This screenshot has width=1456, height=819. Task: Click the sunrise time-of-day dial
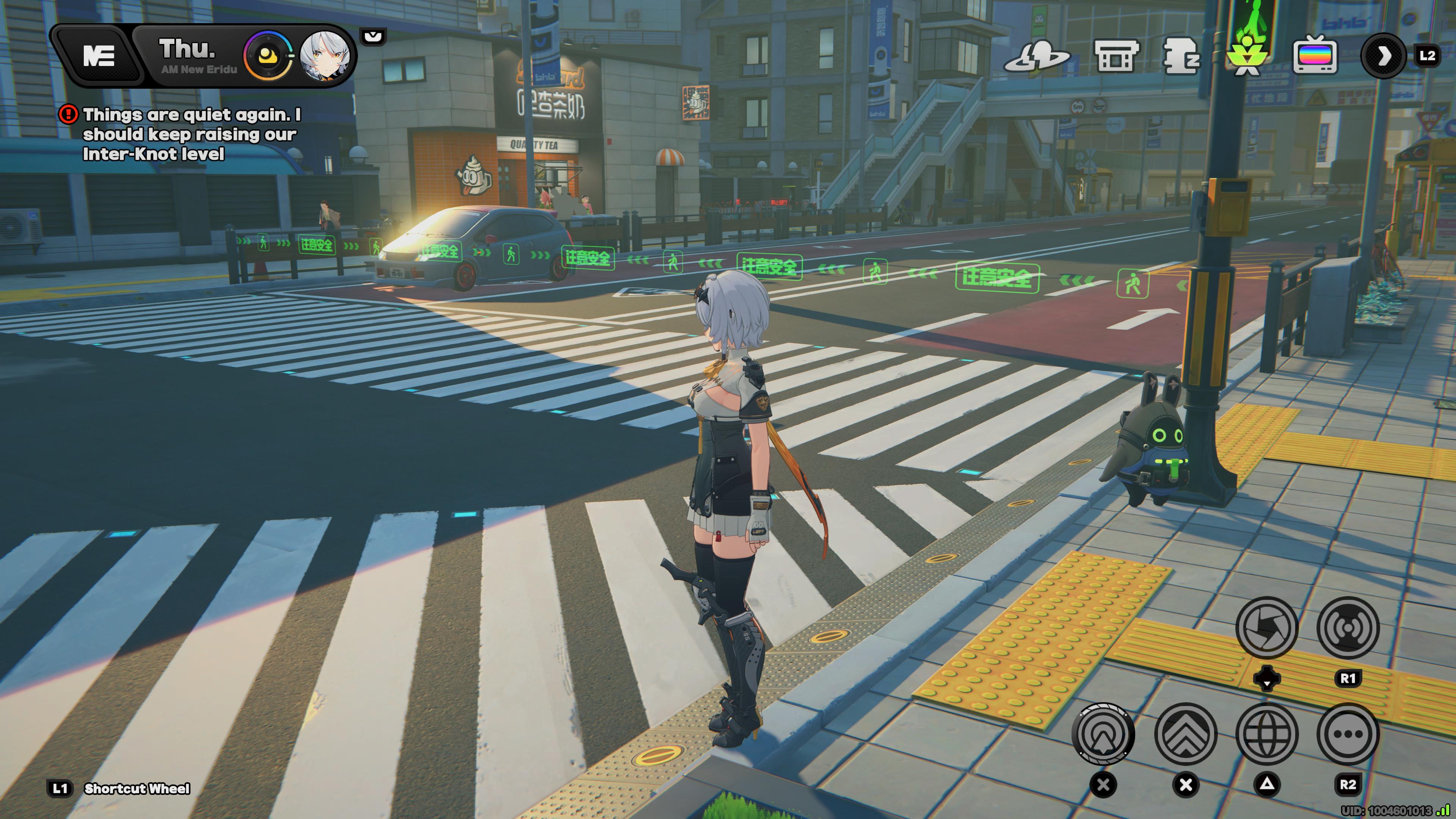pos(267,56)
